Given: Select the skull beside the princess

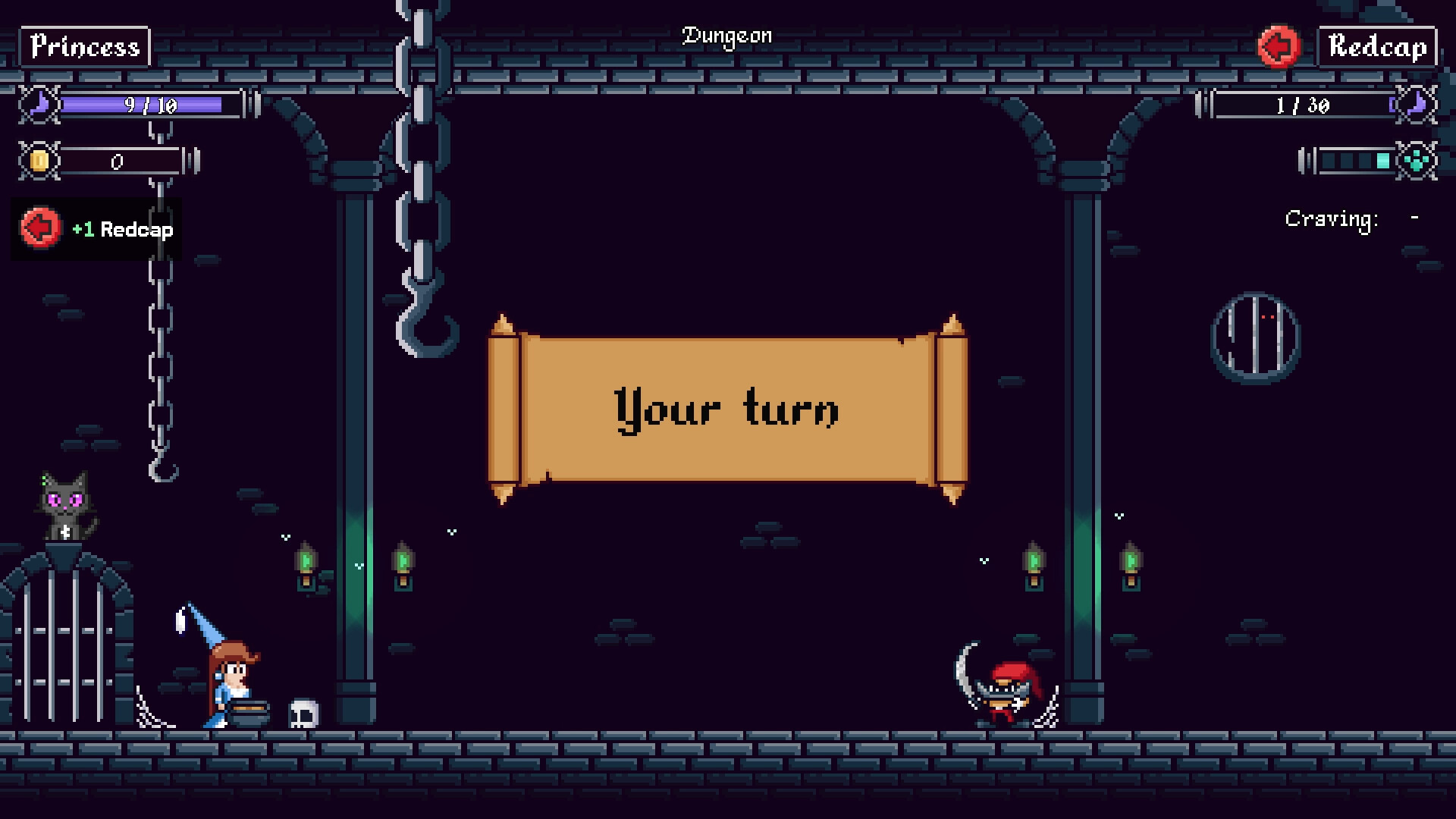Looking at the screenshot, I should point(304,711).
